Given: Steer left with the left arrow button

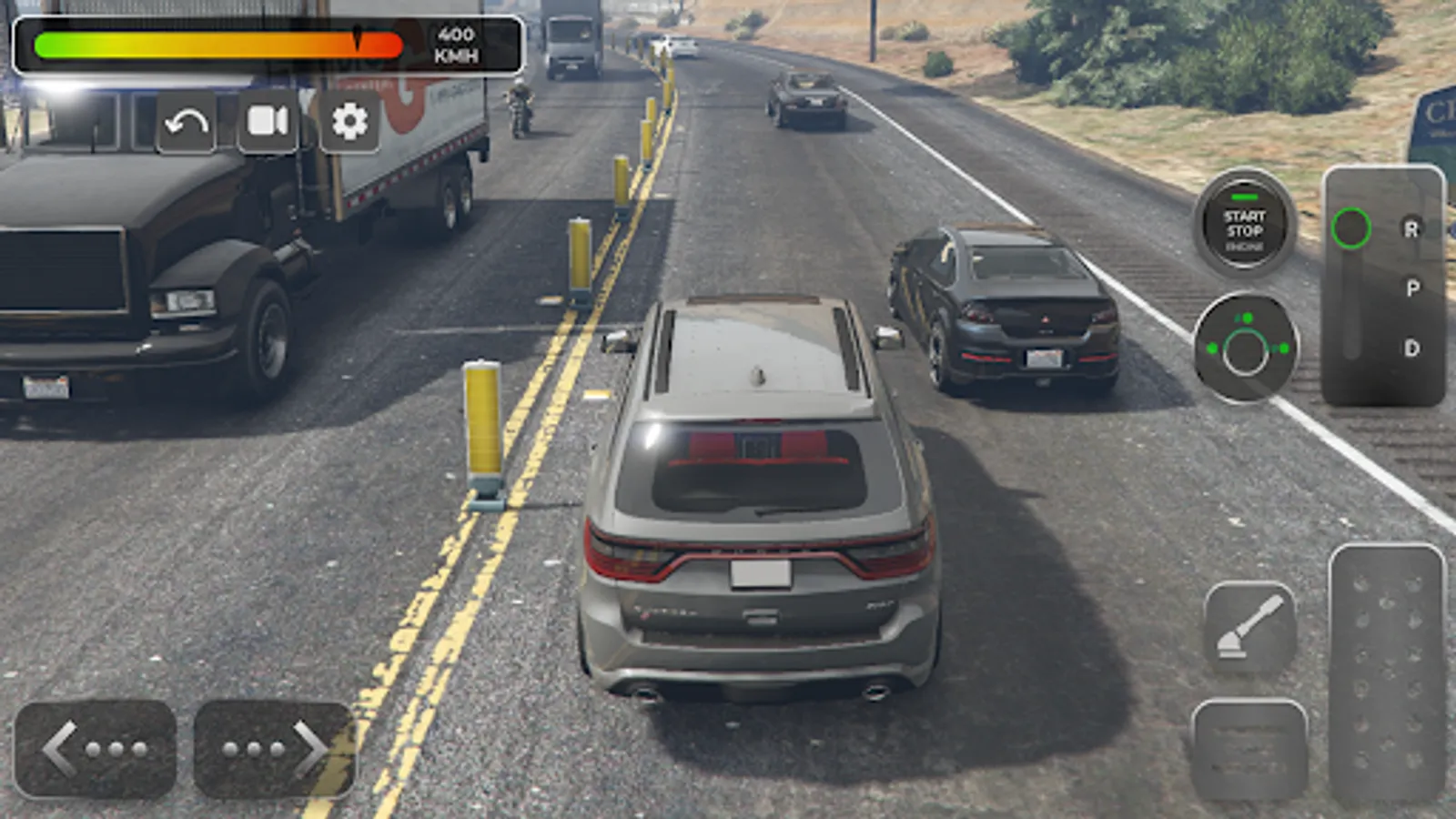Looking at the screenshot, I should tap(96, 749).
